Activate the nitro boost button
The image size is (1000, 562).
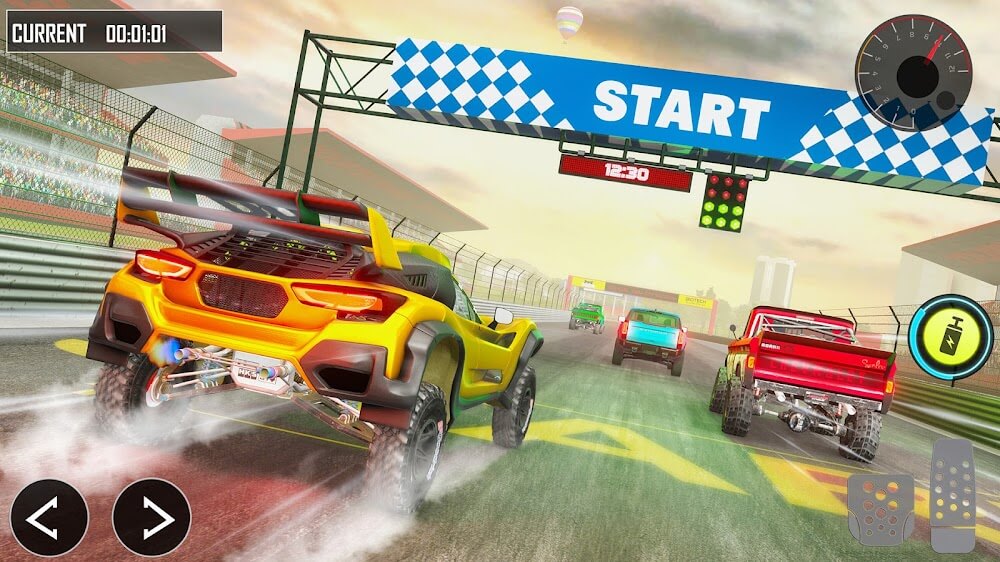952,339
